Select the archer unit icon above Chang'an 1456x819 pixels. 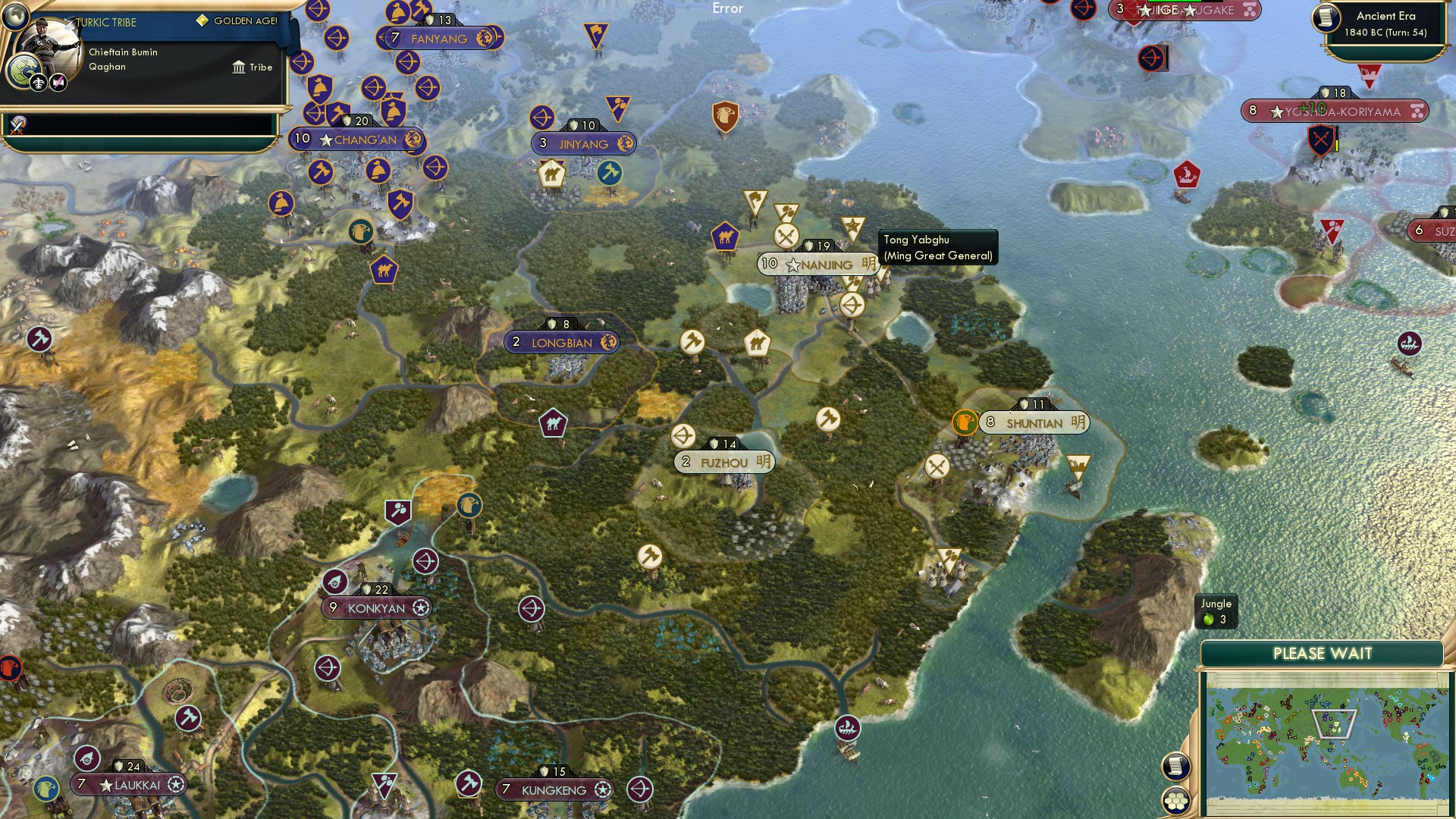click(x=372, y=88)
